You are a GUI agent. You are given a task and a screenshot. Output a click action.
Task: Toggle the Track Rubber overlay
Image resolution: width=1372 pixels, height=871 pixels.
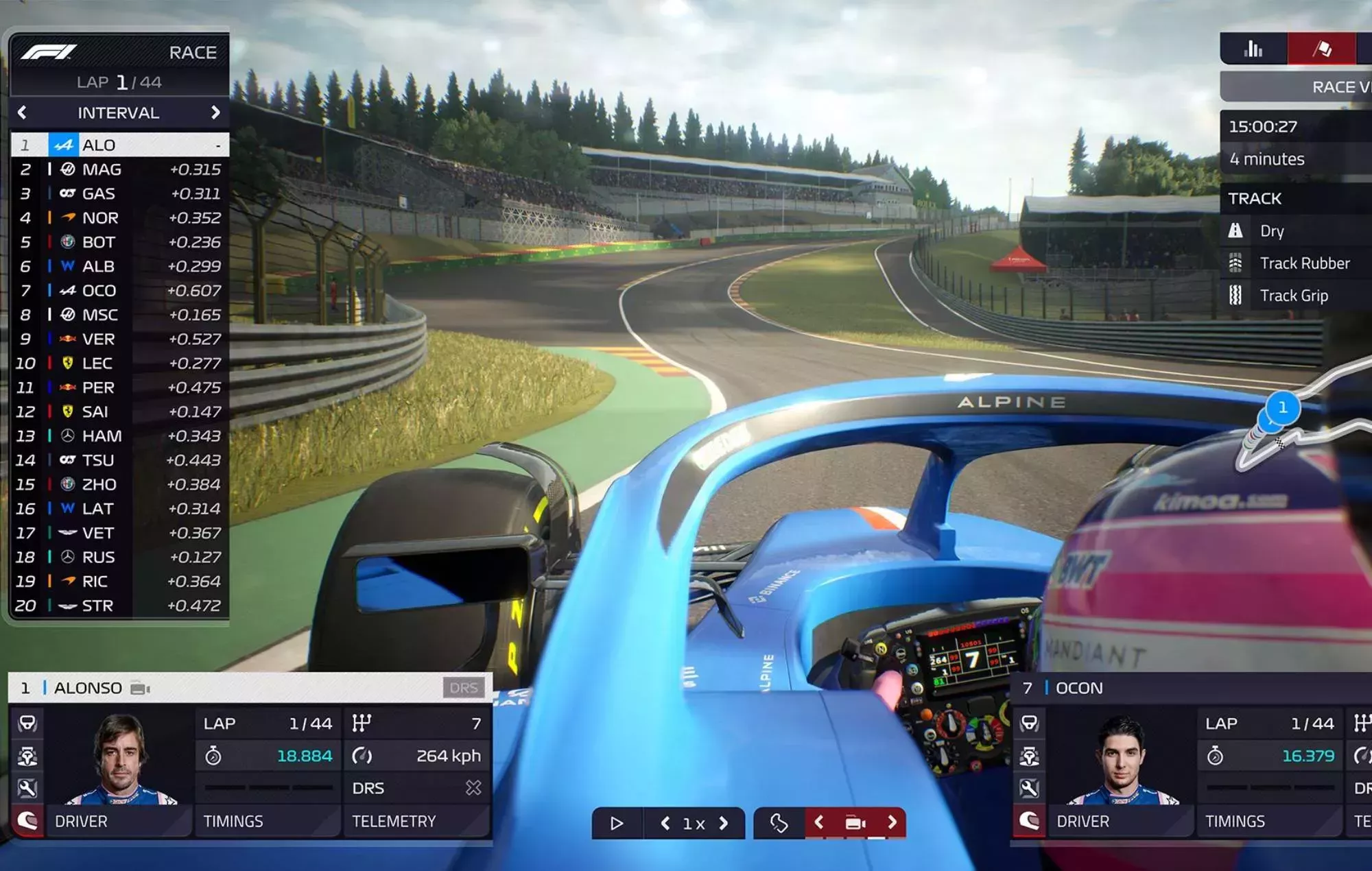point(1303,263)
